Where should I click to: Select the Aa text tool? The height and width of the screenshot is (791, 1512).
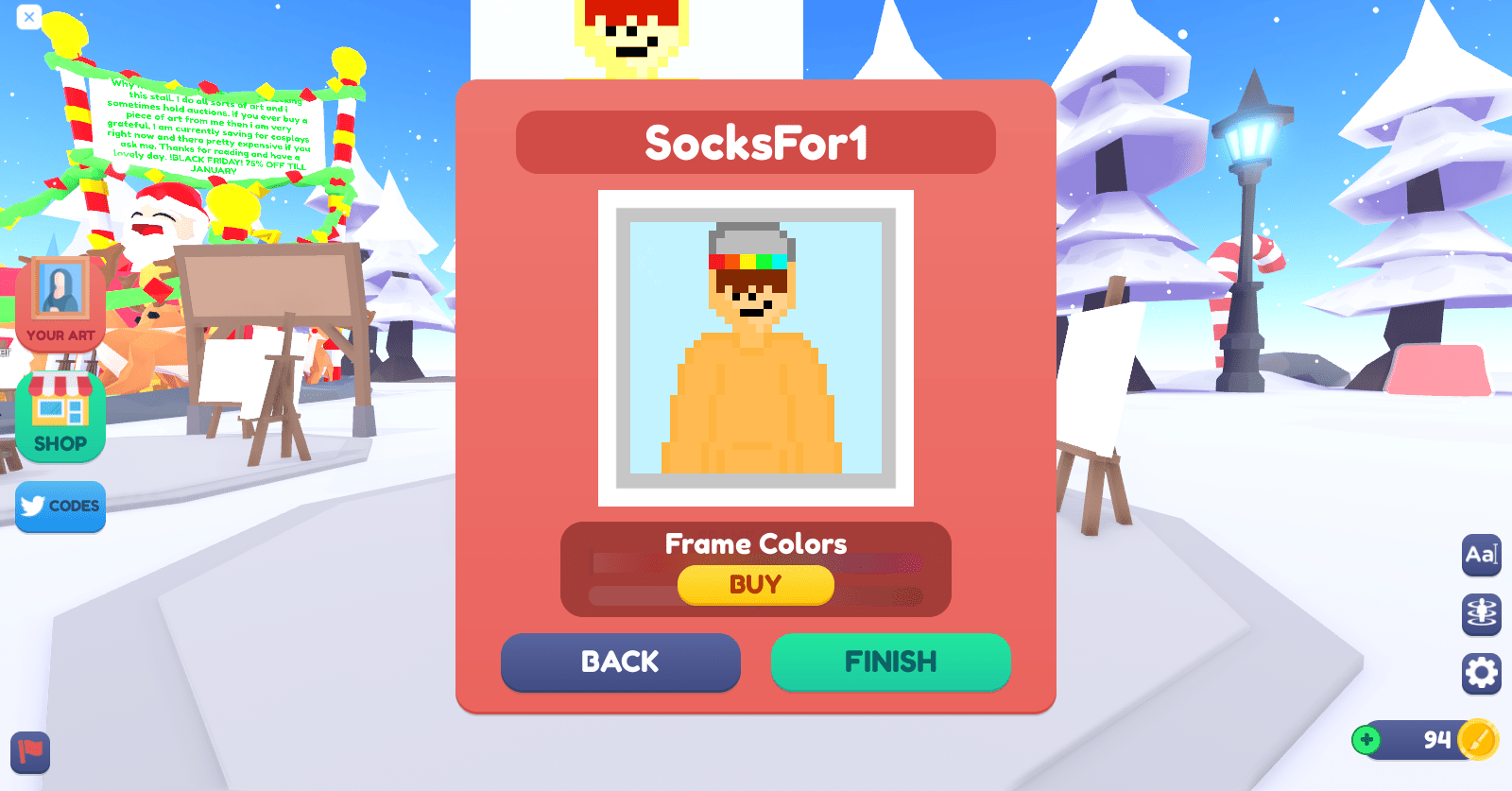(1480, 557)
